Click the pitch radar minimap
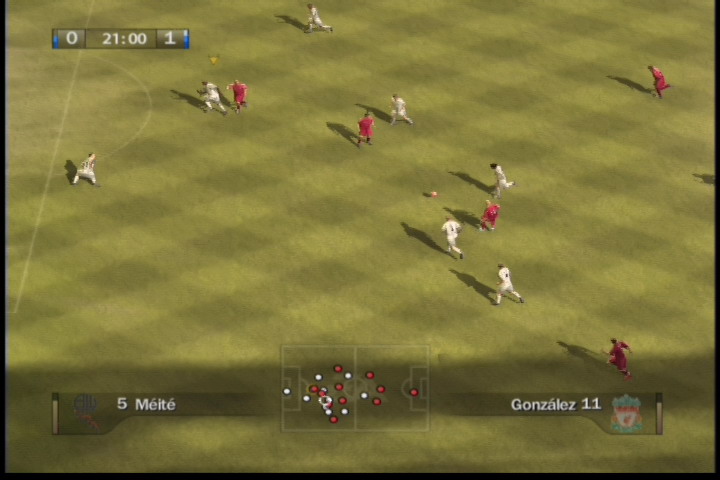Viewport: 720px width, 480px height. coord(354,388)
